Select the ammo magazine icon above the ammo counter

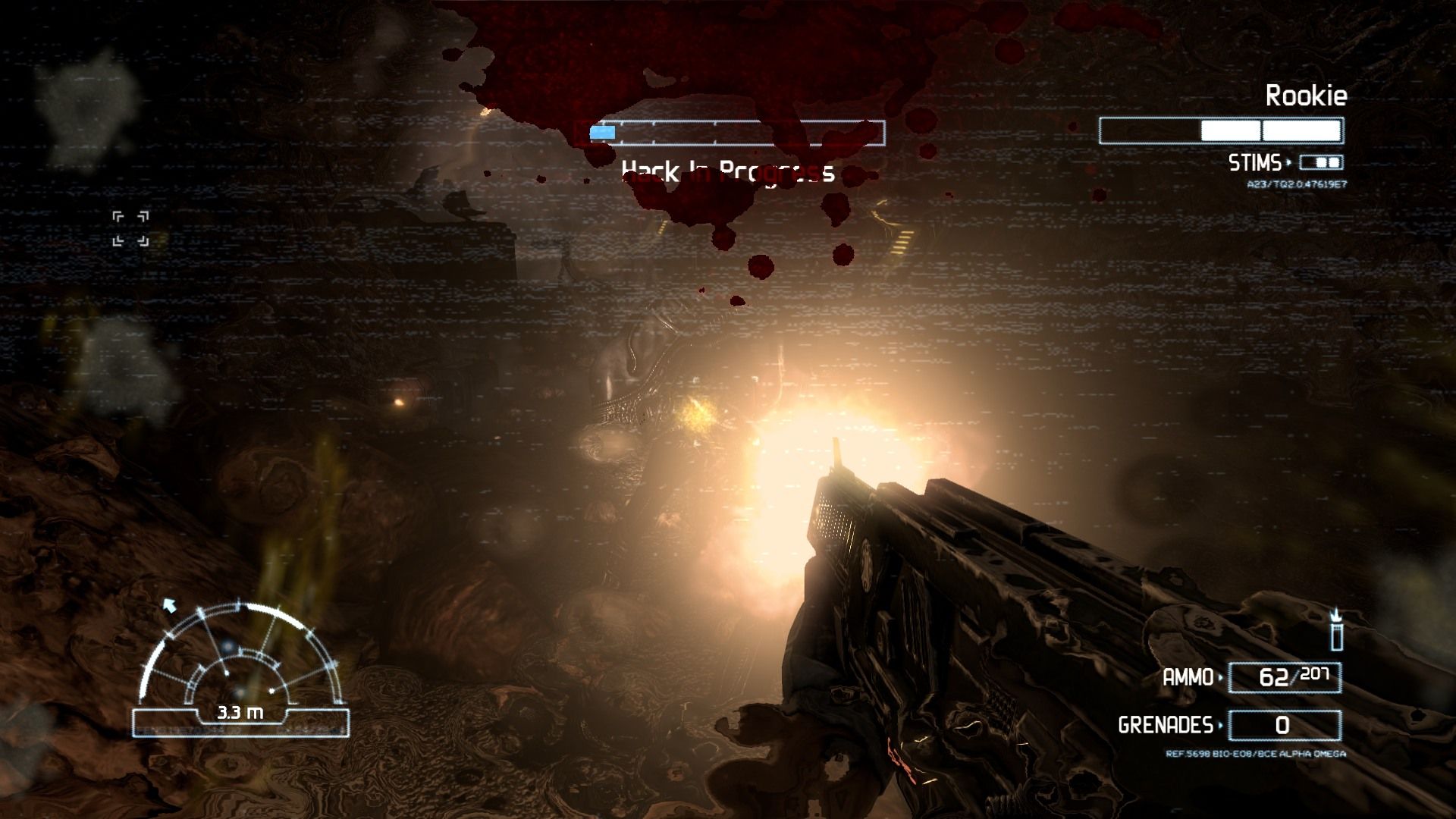[1337, 637]
